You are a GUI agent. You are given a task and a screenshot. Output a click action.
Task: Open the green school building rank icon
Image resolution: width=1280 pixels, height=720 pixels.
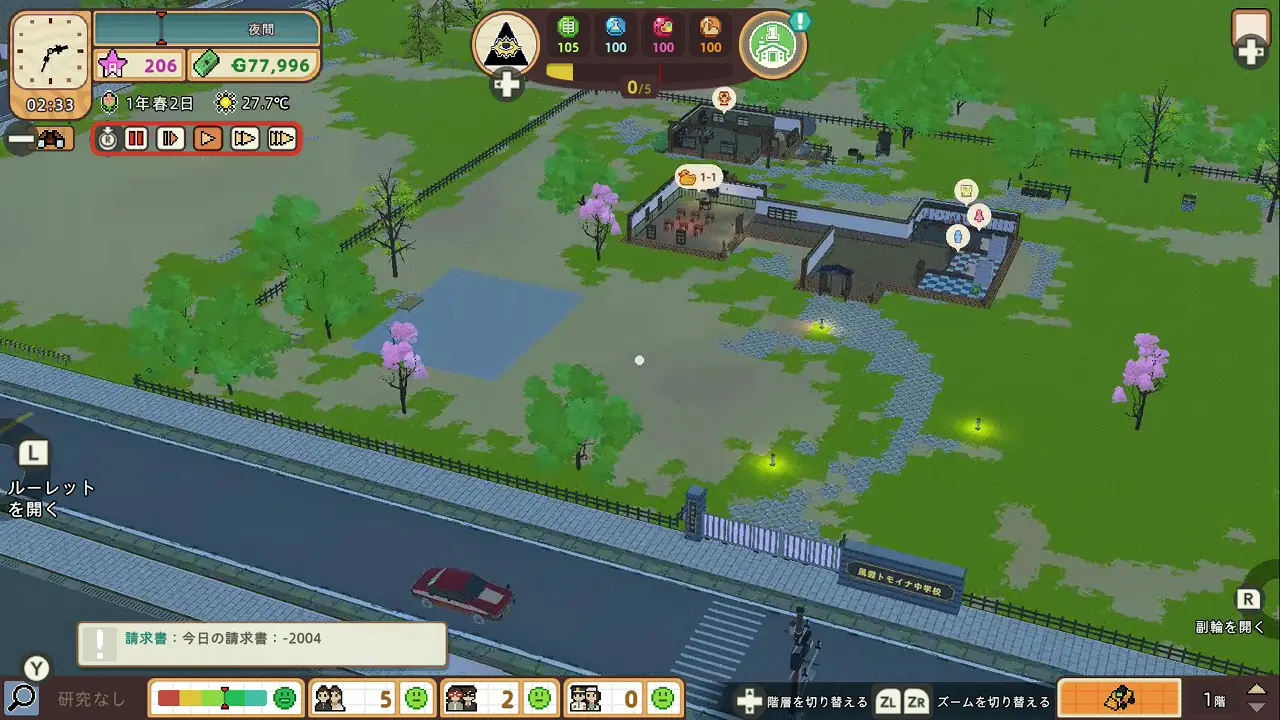[772, 44]
